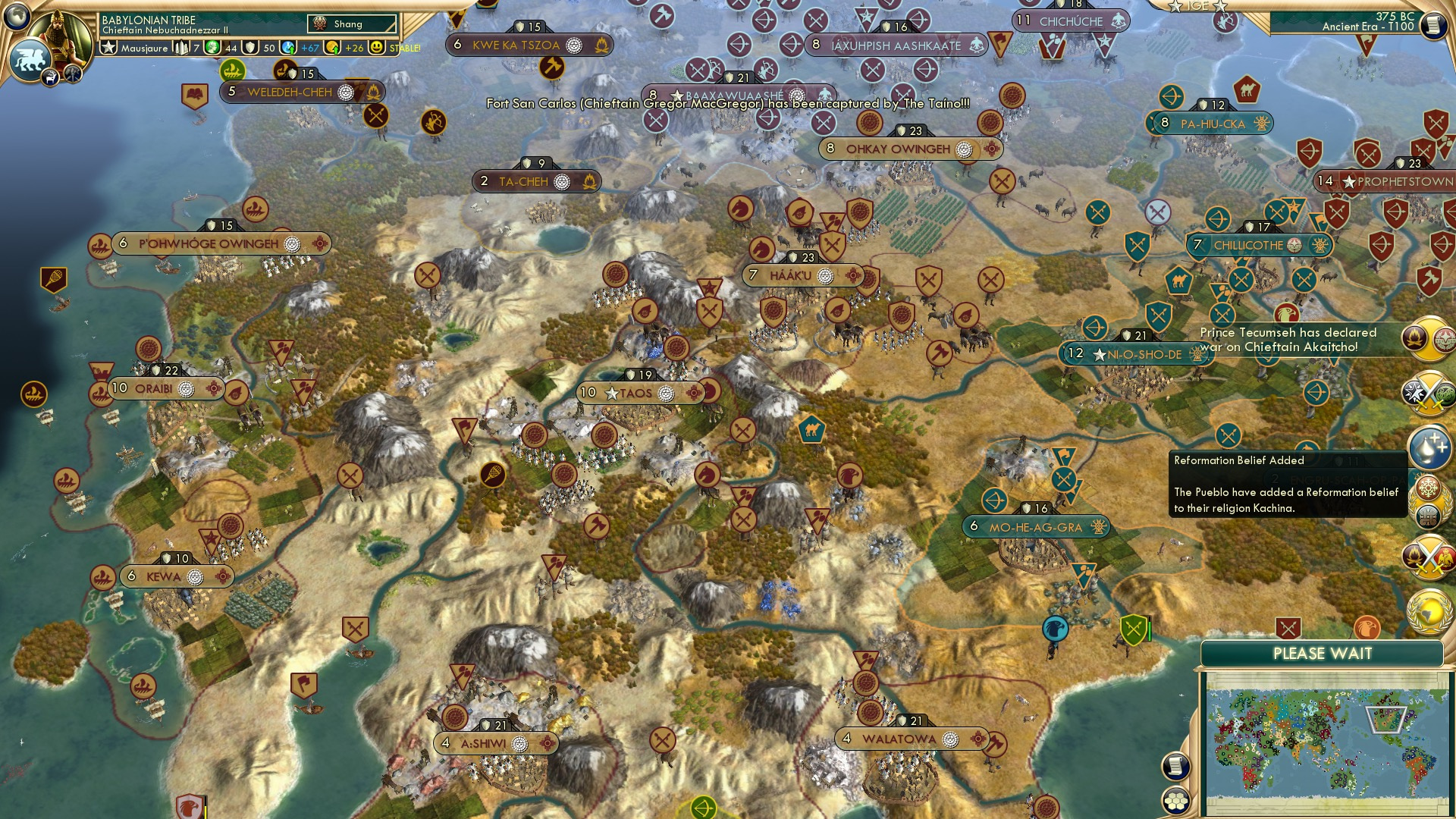Click the crossed-swords war notification
Screen dimensions: 1456x819
tap(1429, 391)
